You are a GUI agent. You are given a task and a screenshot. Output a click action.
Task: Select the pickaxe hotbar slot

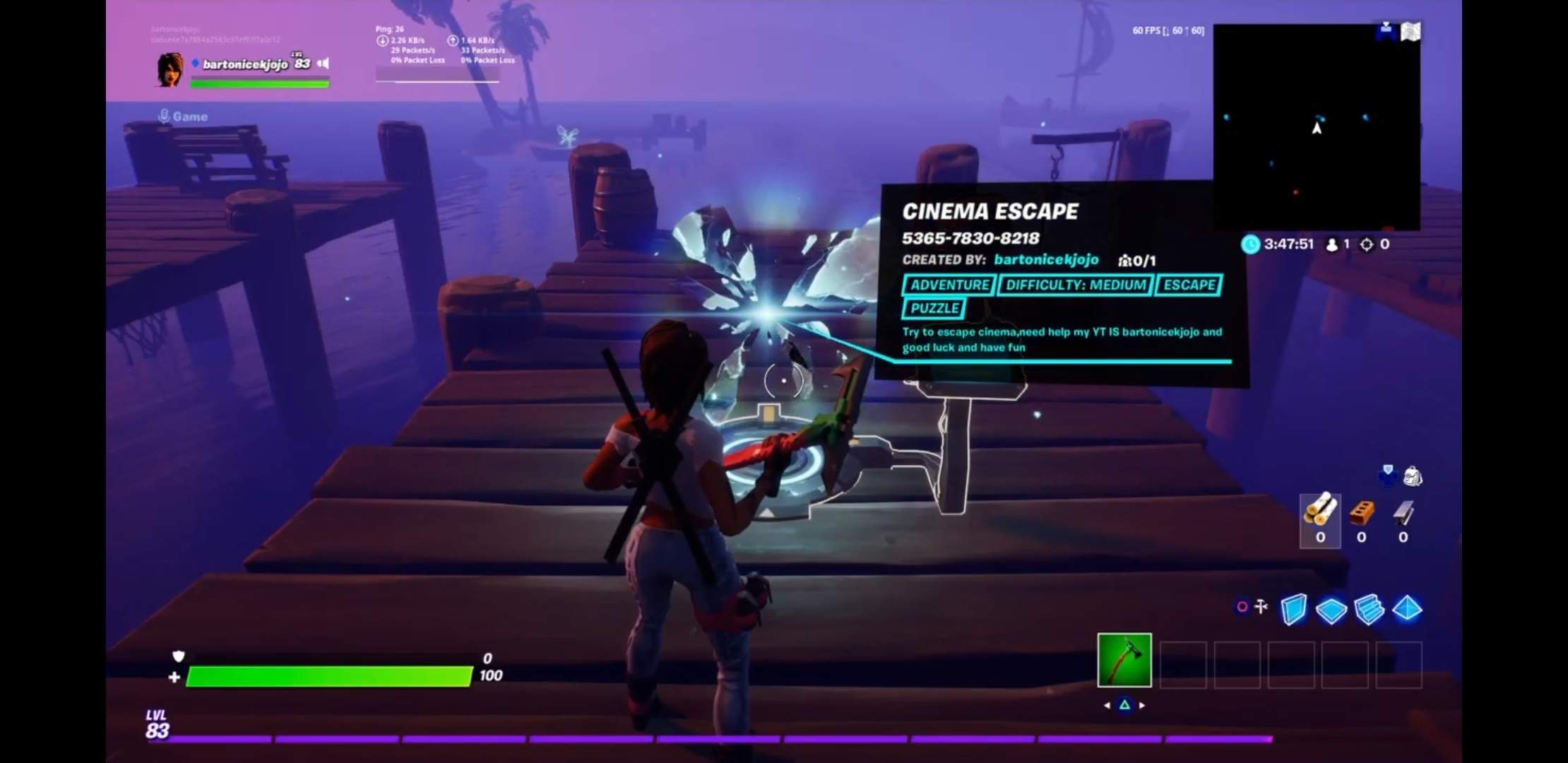click(1124, 660)
